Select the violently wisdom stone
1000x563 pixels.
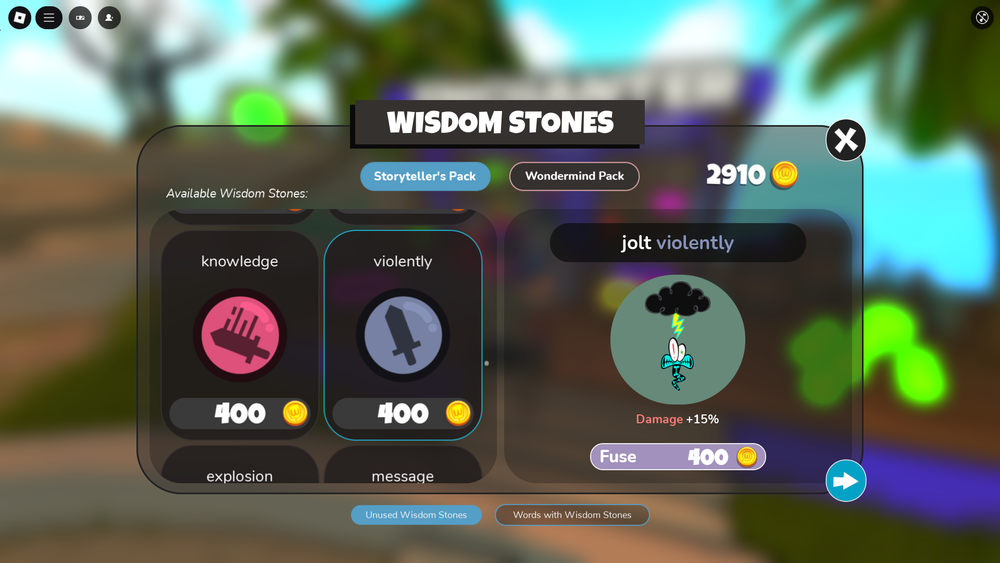(403, 334)
